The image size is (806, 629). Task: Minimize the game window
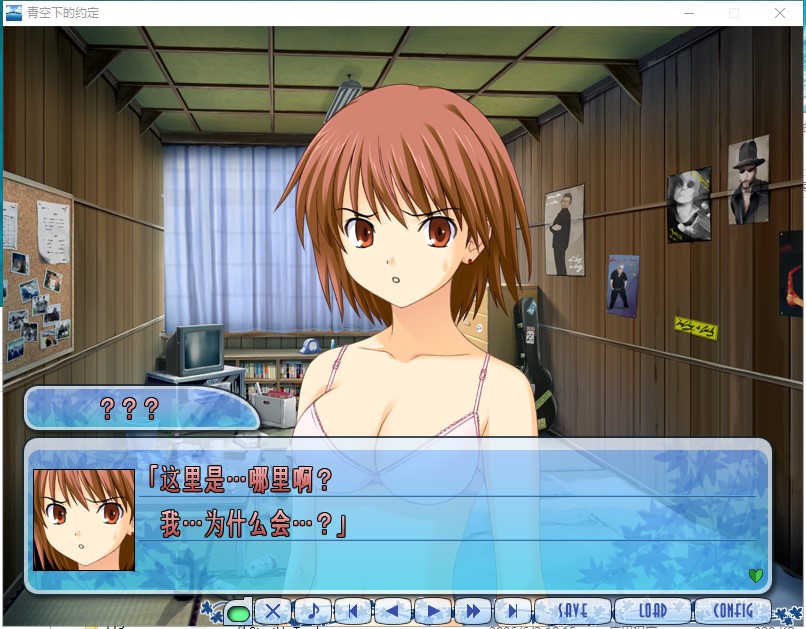(689, 13)
